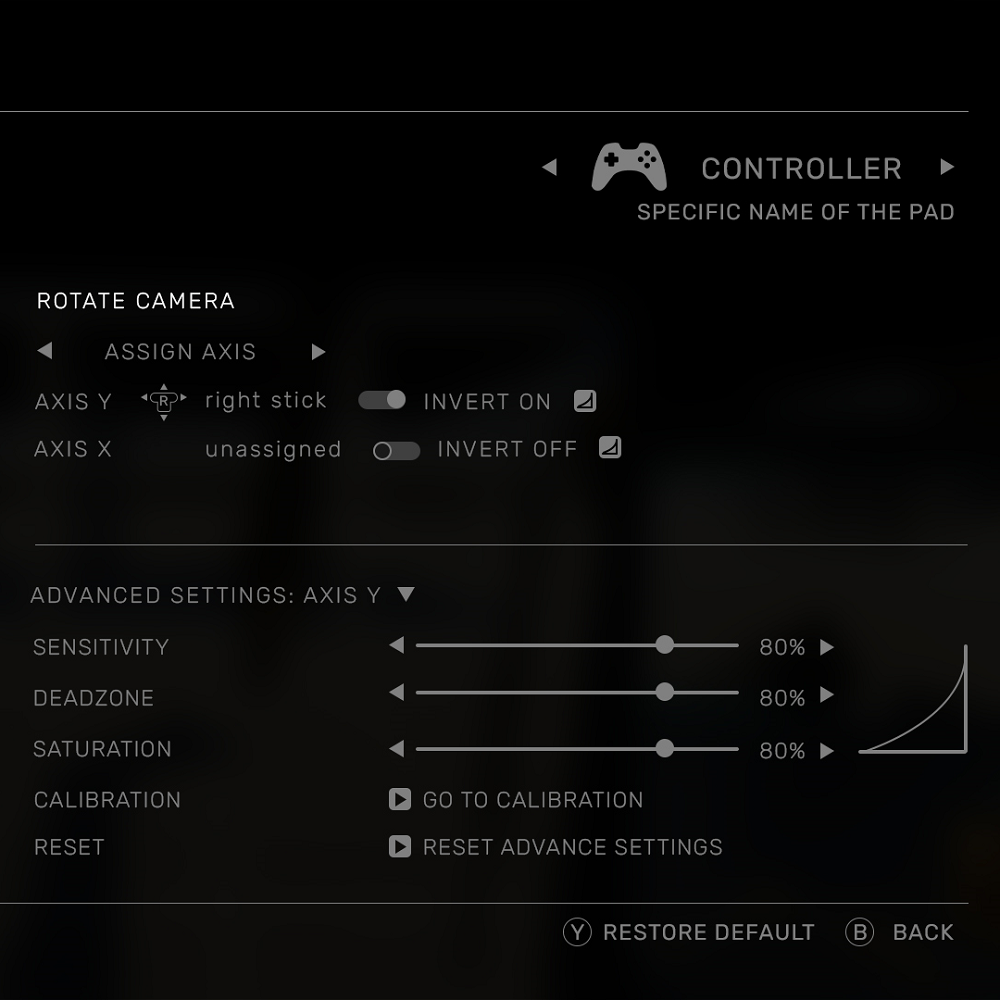The height and width of the screenshot is (1000, 1000).
Task: Click the right arrow beside Assign Axis
Action: pyautogui.click(x=318, y=352)
